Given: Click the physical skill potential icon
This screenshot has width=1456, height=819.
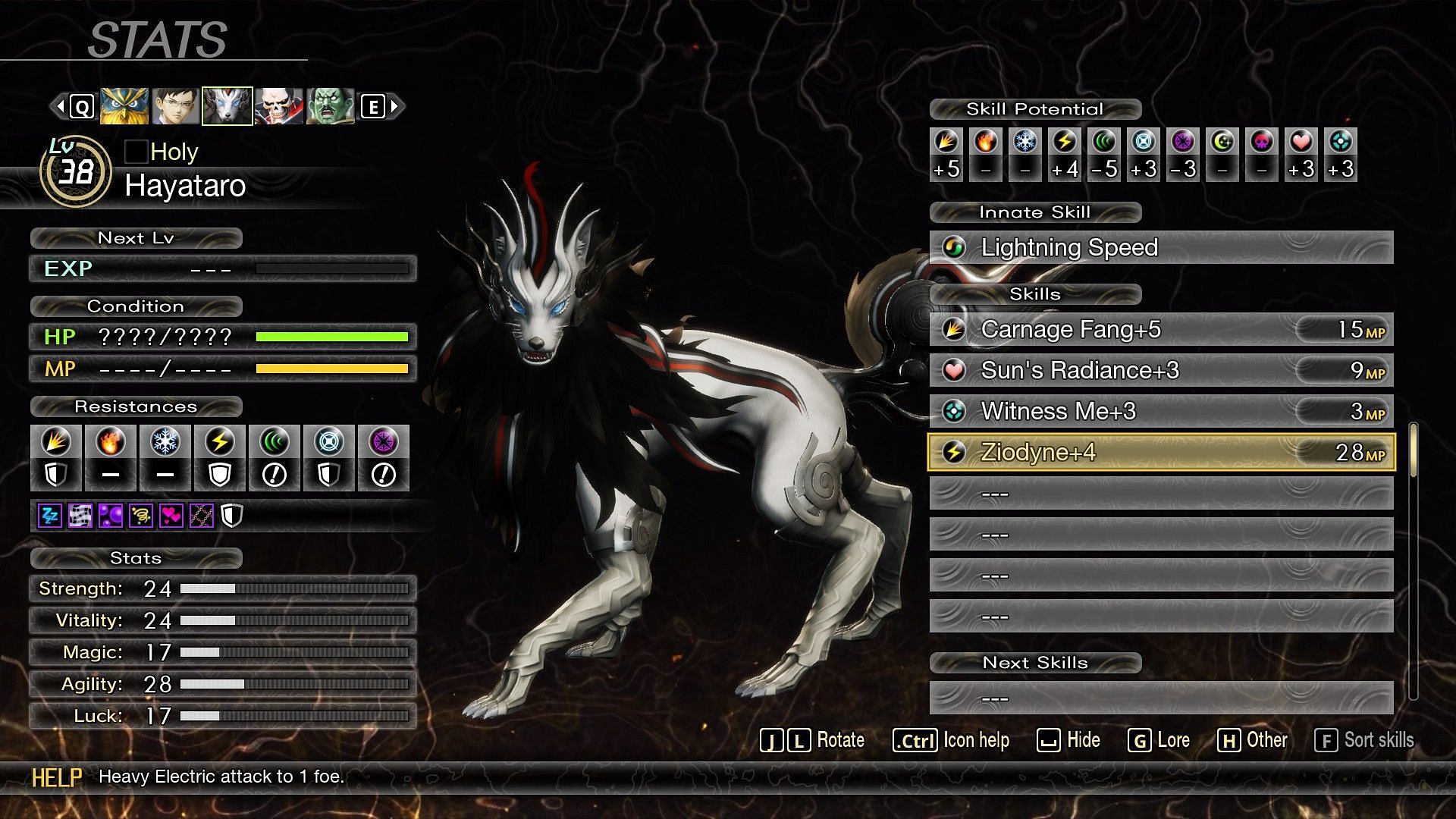Looking at the screenshot, I should pos(946,142).
